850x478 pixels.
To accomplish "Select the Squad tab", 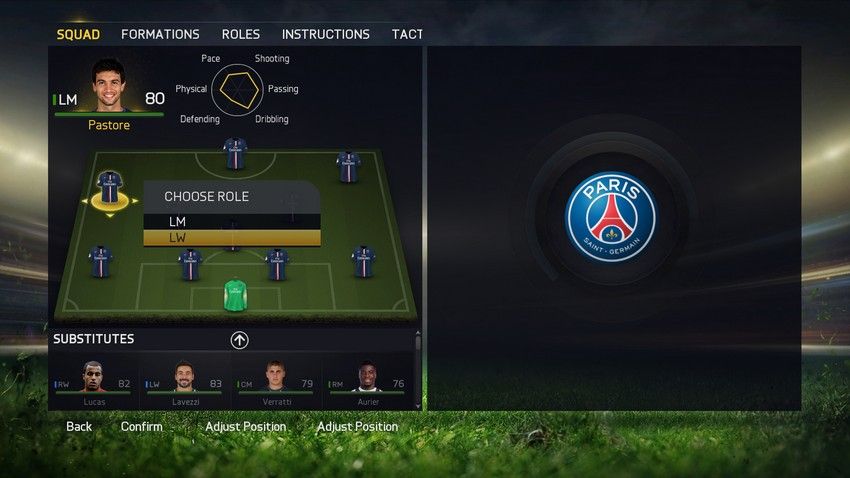I will pyautogui.click(x=78, y=34).
